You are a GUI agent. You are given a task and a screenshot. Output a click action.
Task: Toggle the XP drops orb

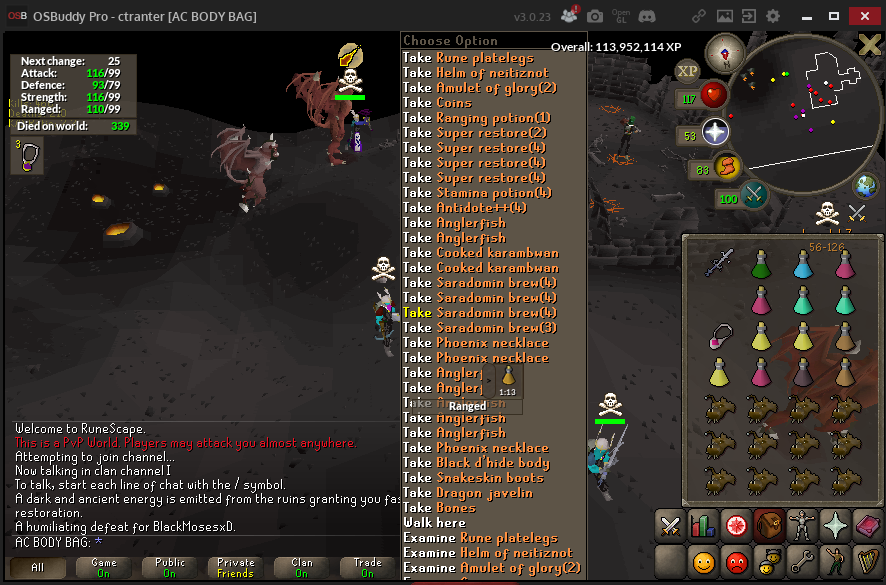click(x=687, y=71)
